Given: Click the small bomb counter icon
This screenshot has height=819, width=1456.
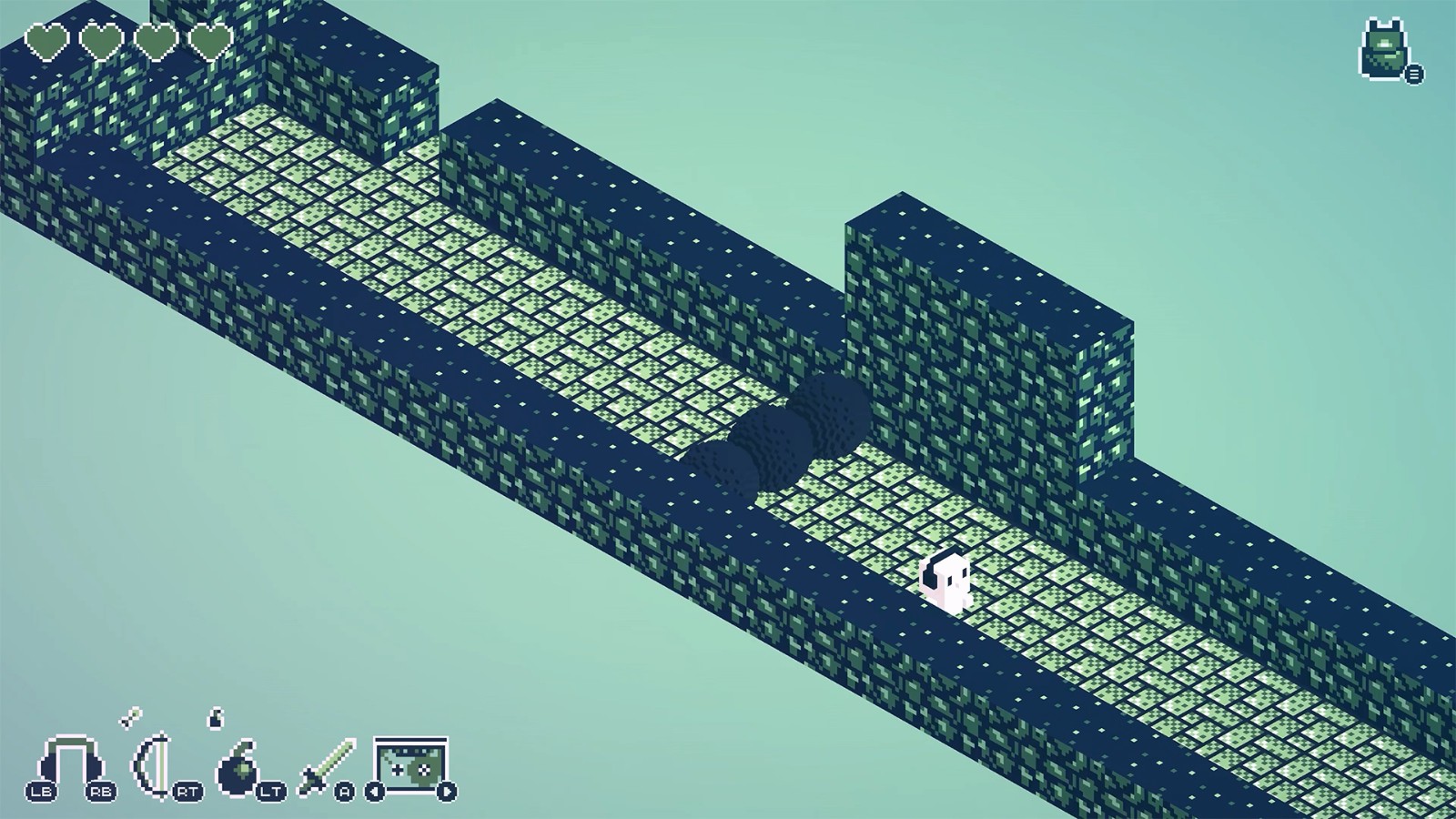Looking at the screenshot, I should tap(216, 720).
